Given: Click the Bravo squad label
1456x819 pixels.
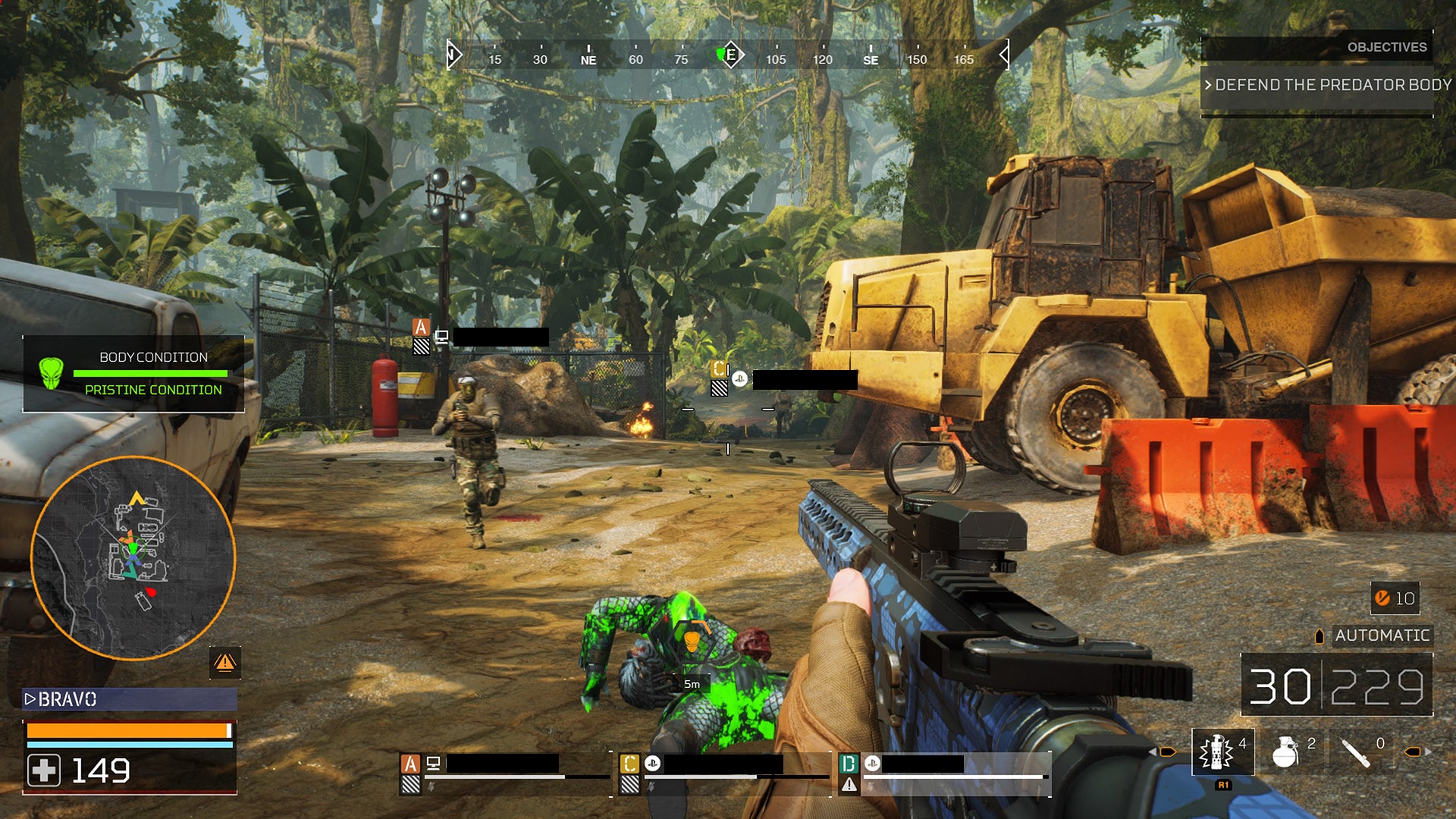Looking at the screenshot, I should 129,699.
